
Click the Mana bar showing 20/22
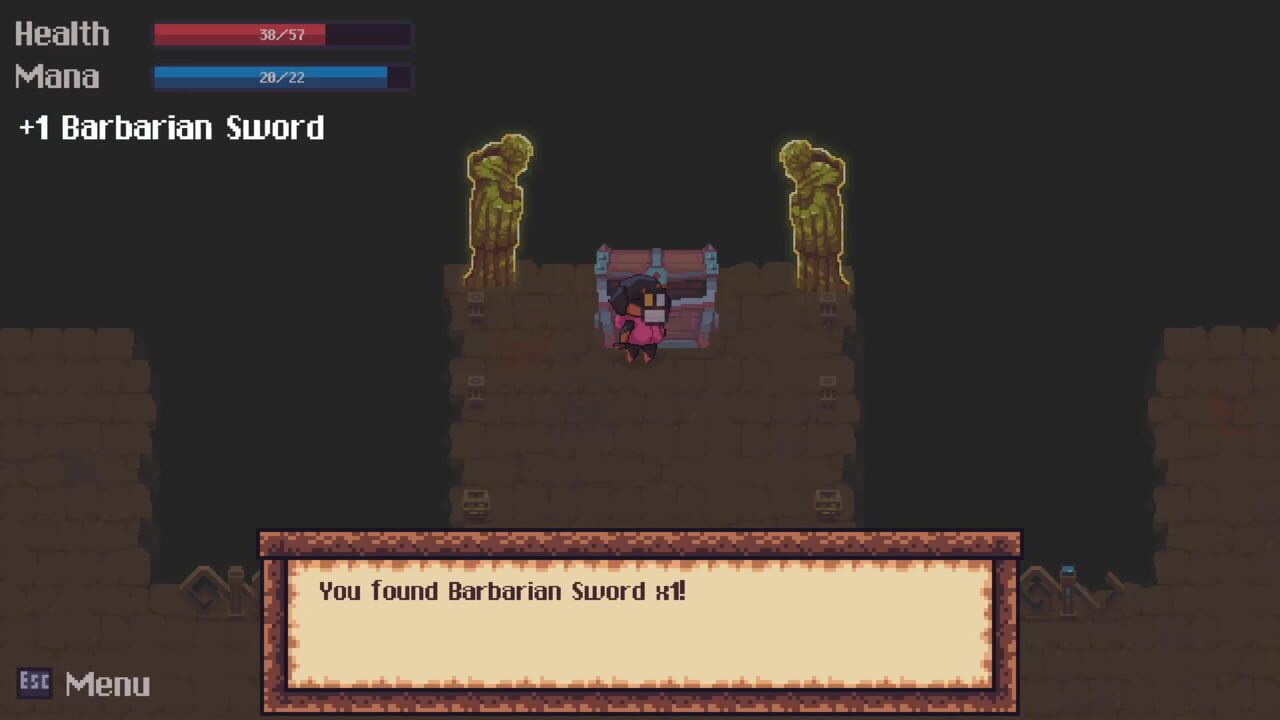280,77
